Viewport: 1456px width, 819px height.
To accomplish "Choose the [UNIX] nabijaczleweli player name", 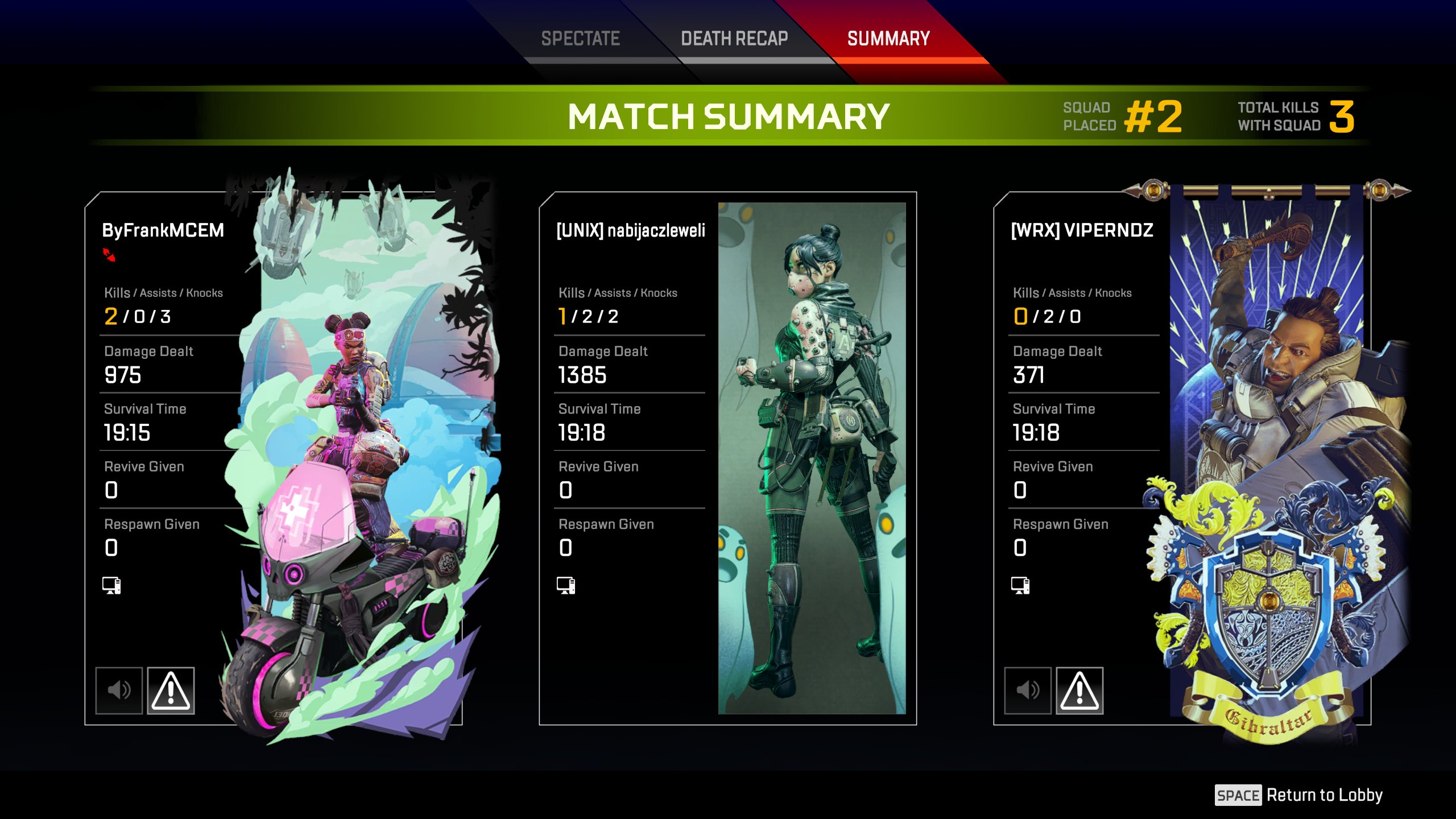I will 631,230.
